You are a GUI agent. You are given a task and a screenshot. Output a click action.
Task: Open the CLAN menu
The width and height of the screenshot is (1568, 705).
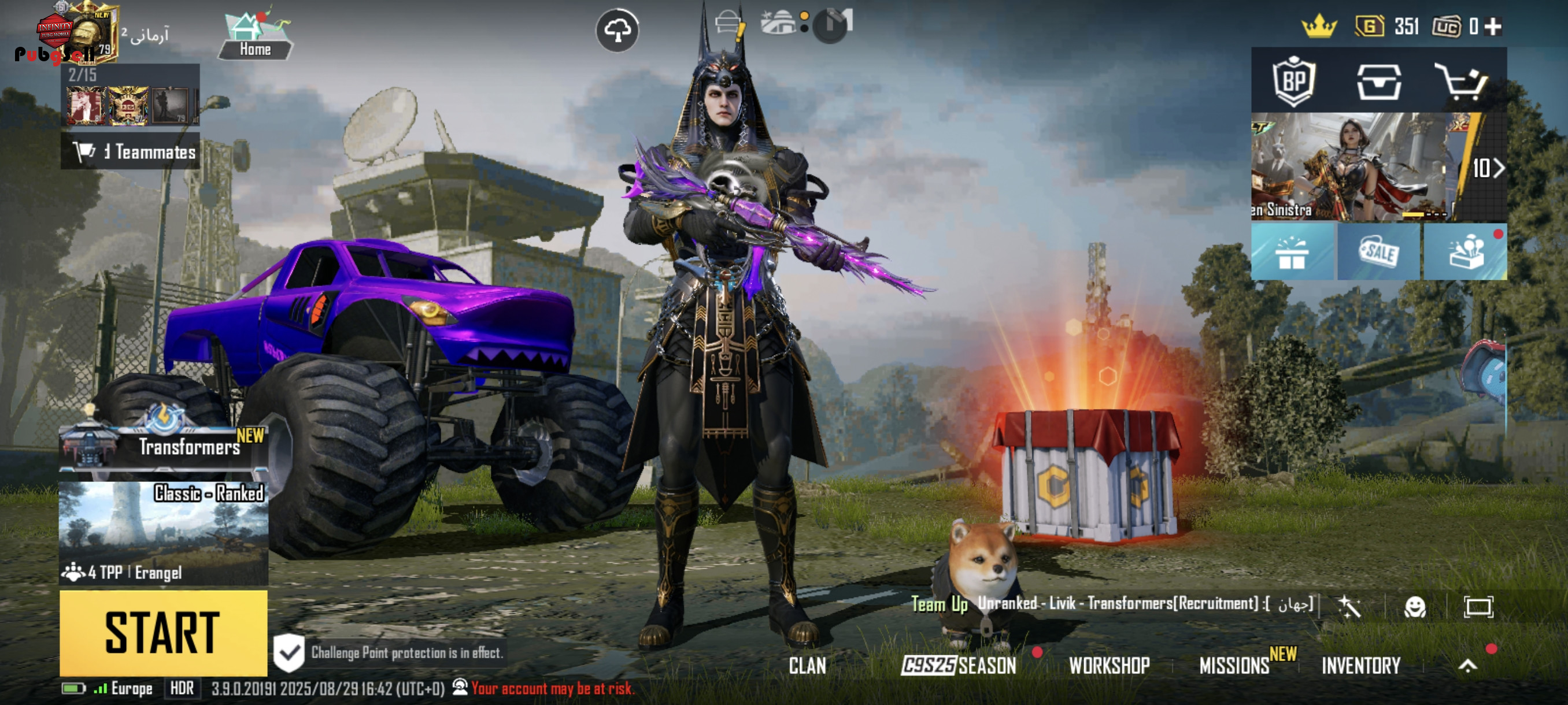point(807,666)
